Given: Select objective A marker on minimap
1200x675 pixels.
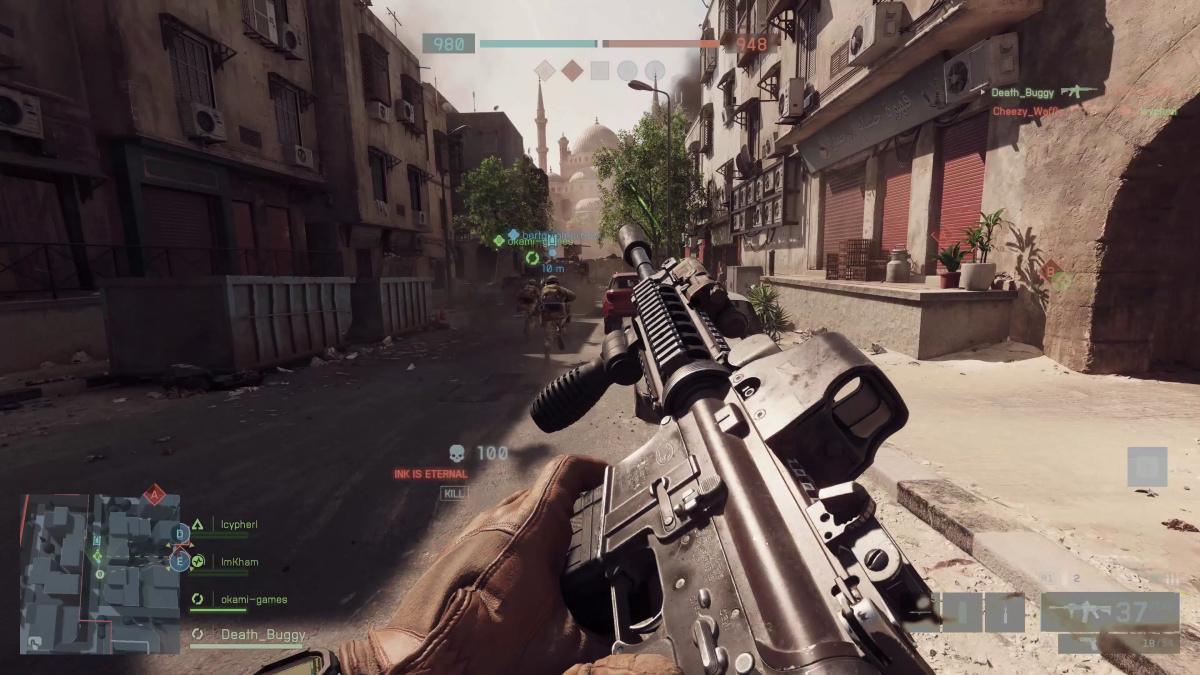Looking at the screenshot, I should tap(153, 493).
